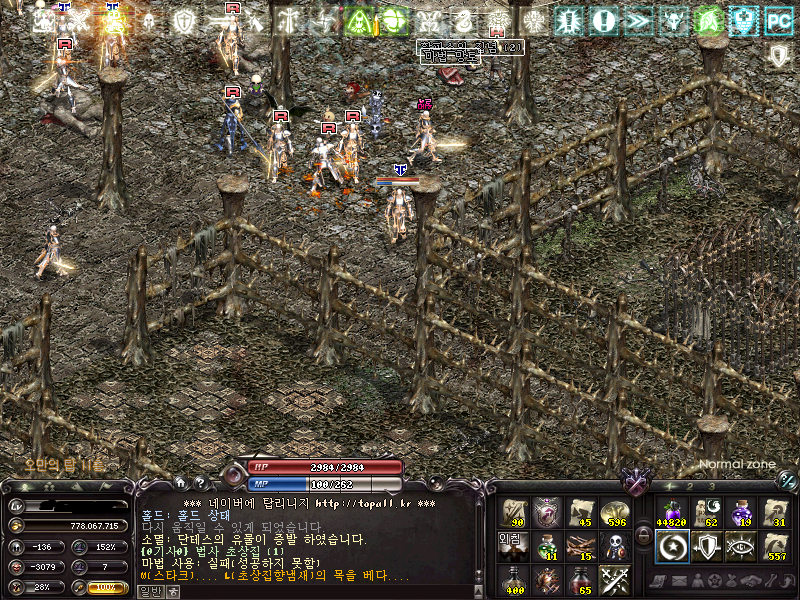Viewport: 800px width, 600px height.
Task: Click the PC icon in buff bar
Action: point(776,19)
